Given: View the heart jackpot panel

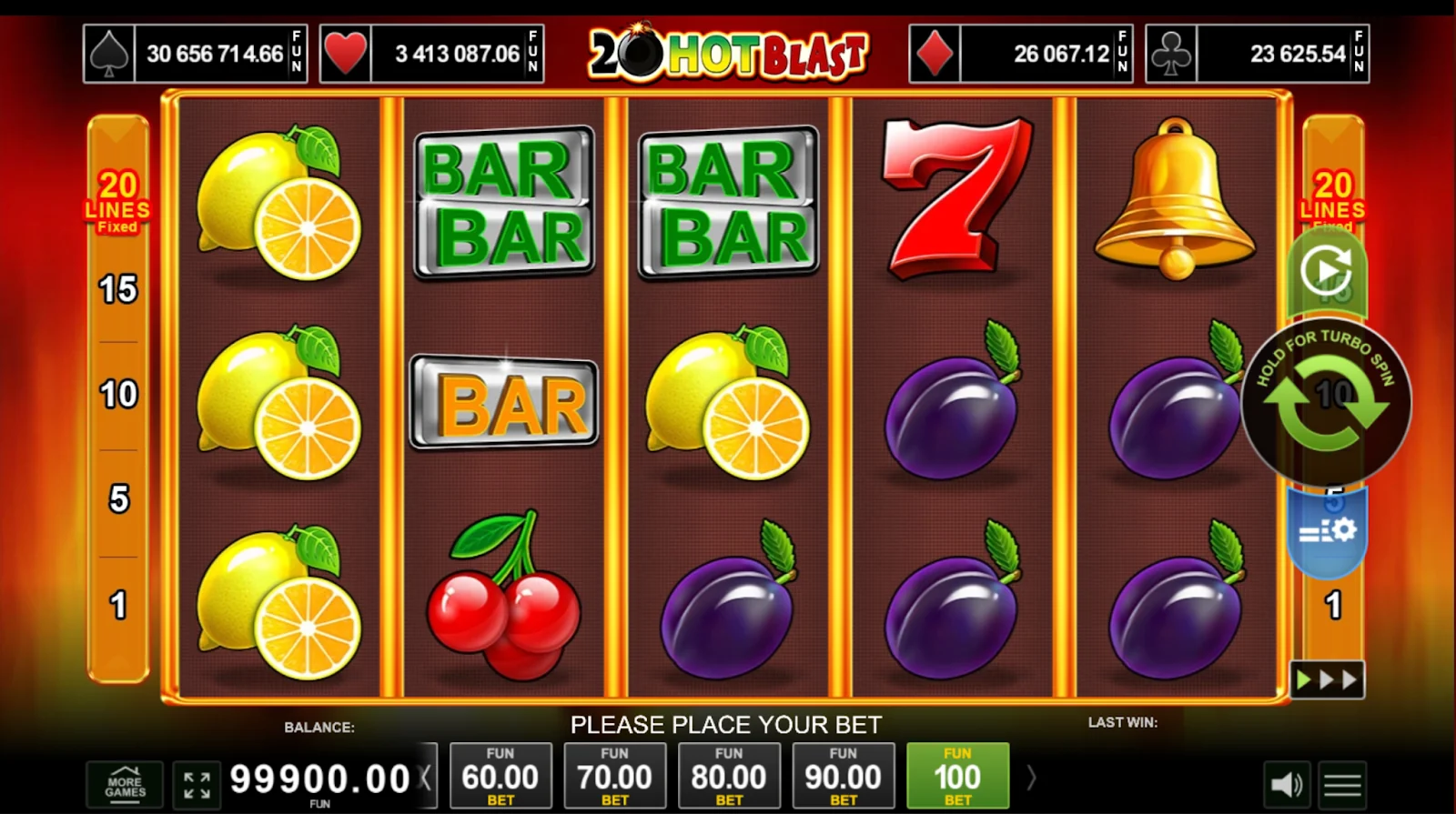Looking at the screenshot, I should pos(432,54).
